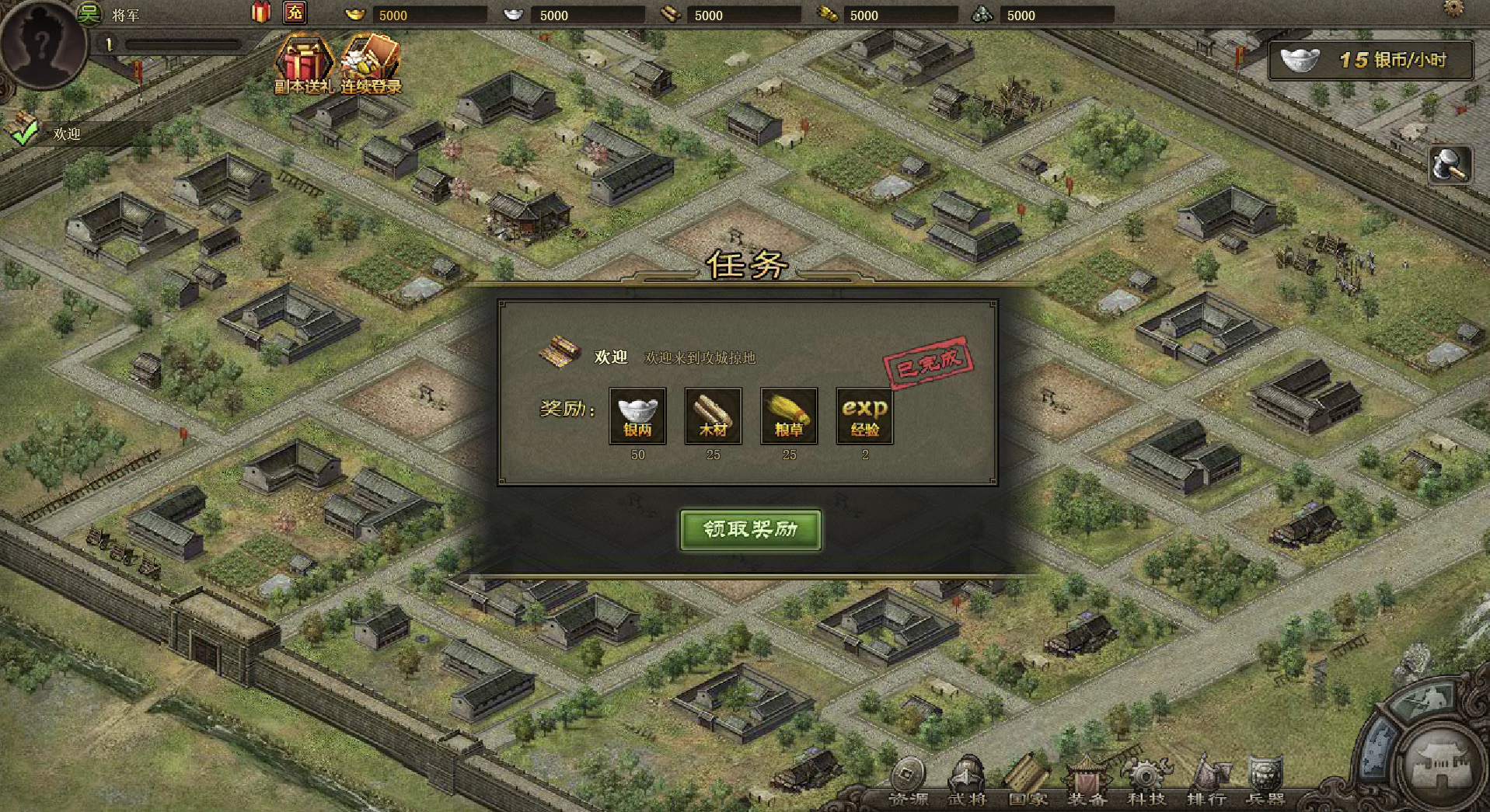
Task: Open the 副本送礼 gift event
Action: [304, 64]
